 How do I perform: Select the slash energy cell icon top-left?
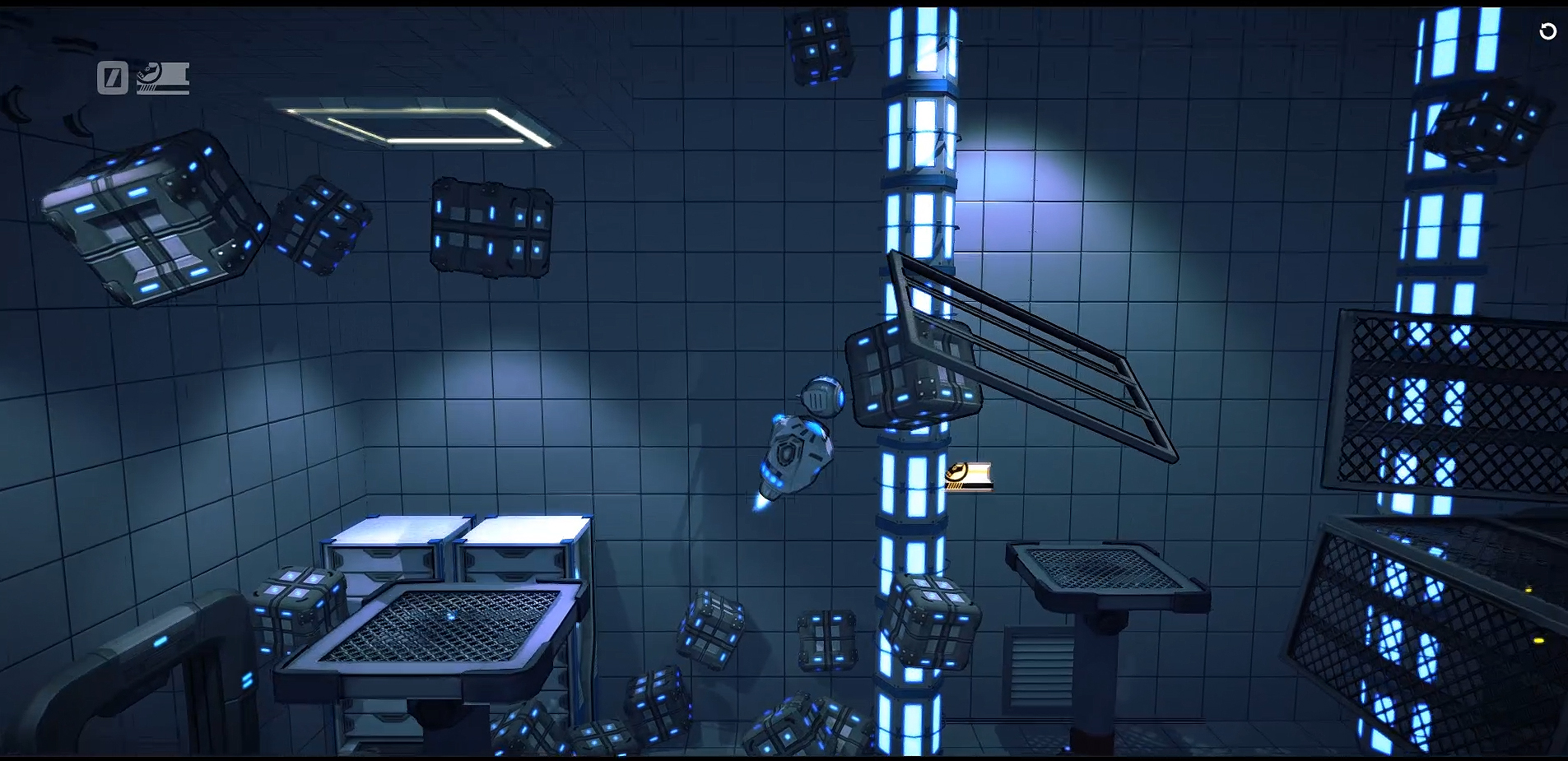pos(111,78)
